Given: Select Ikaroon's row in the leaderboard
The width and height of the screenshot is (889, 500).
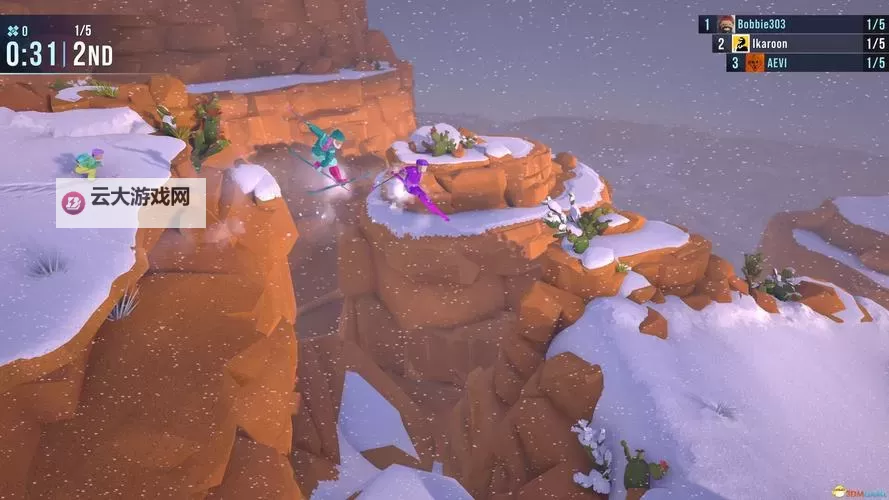Looking at the screenshot, I should pyautogui.click(x=800, y=43).
